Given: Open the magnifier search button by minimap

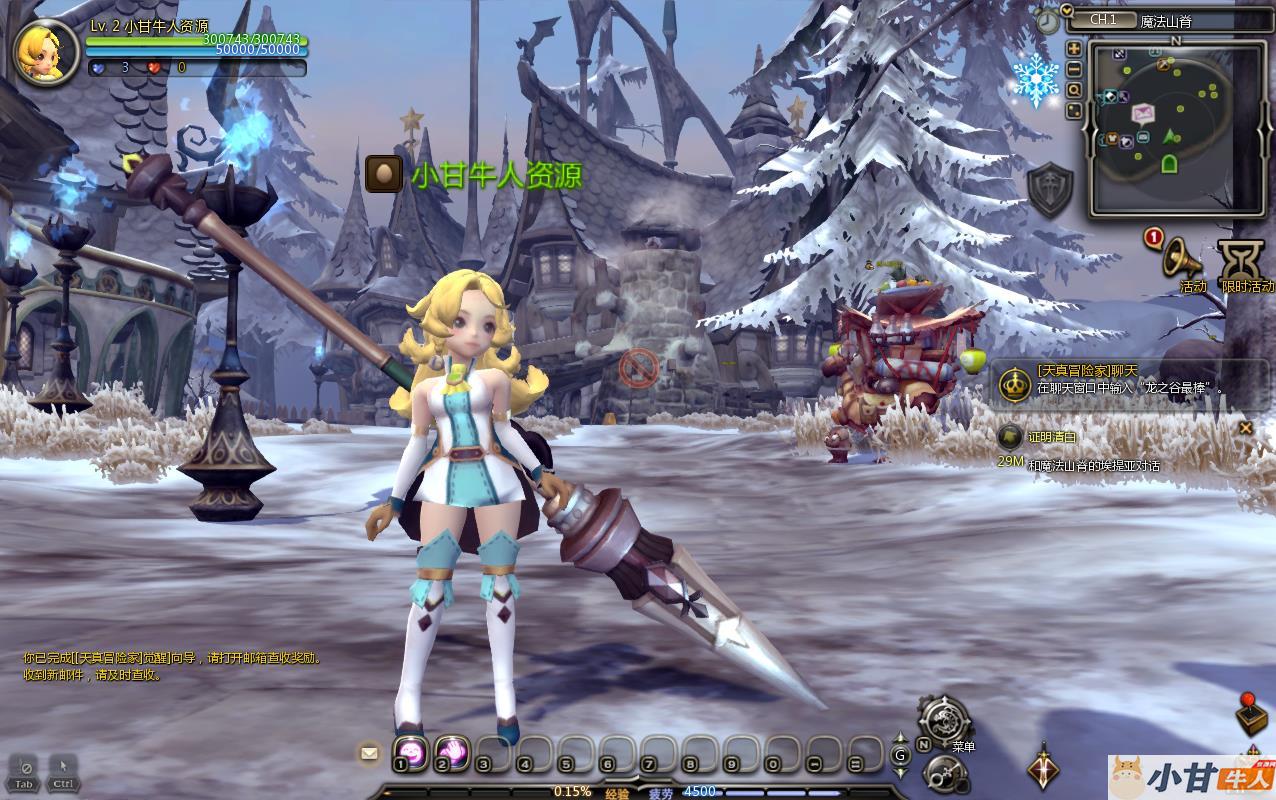Looking at the screenshot, I should pyautogui.click(x=1074, y=89).
